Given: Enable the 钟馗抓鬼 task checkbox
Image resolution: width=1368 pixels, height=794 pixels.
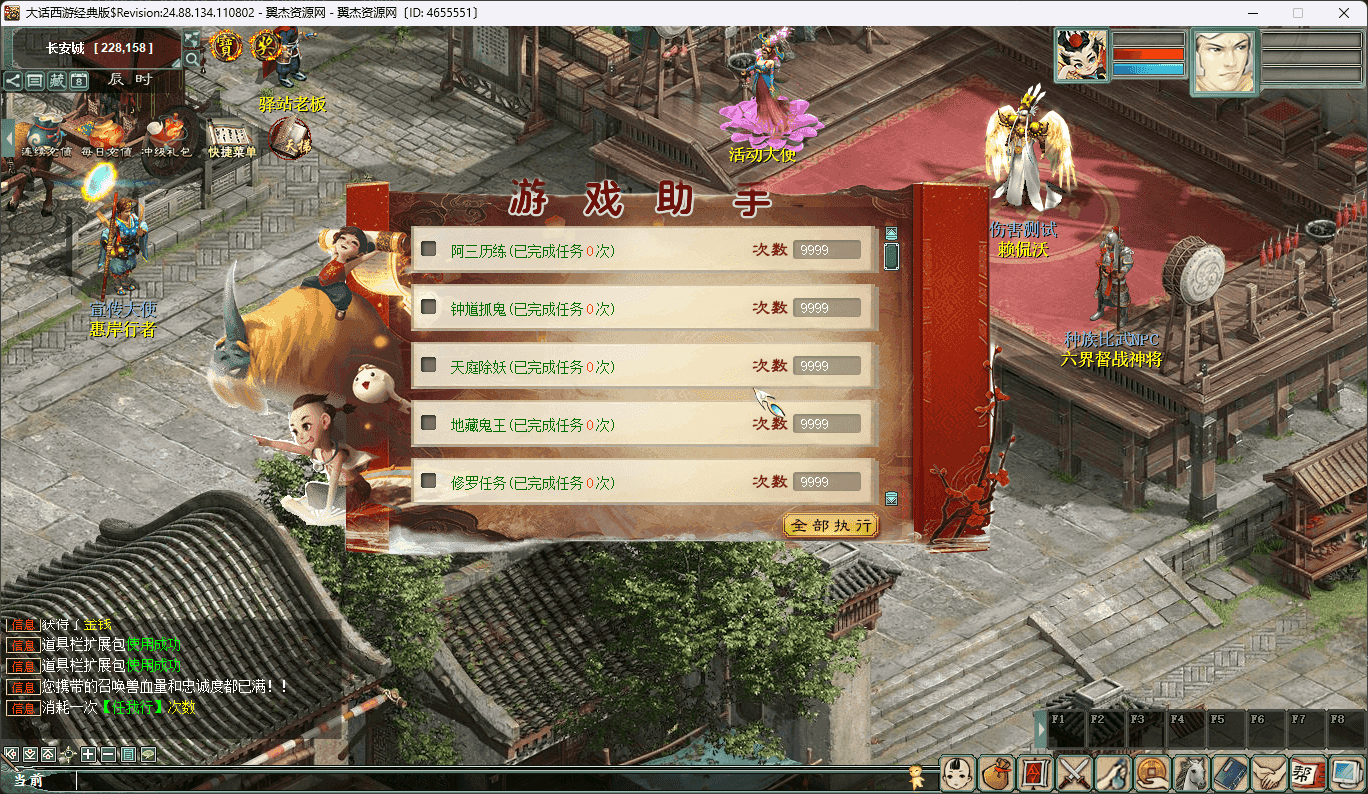Looking at the screenshot, I should point(429,307).
